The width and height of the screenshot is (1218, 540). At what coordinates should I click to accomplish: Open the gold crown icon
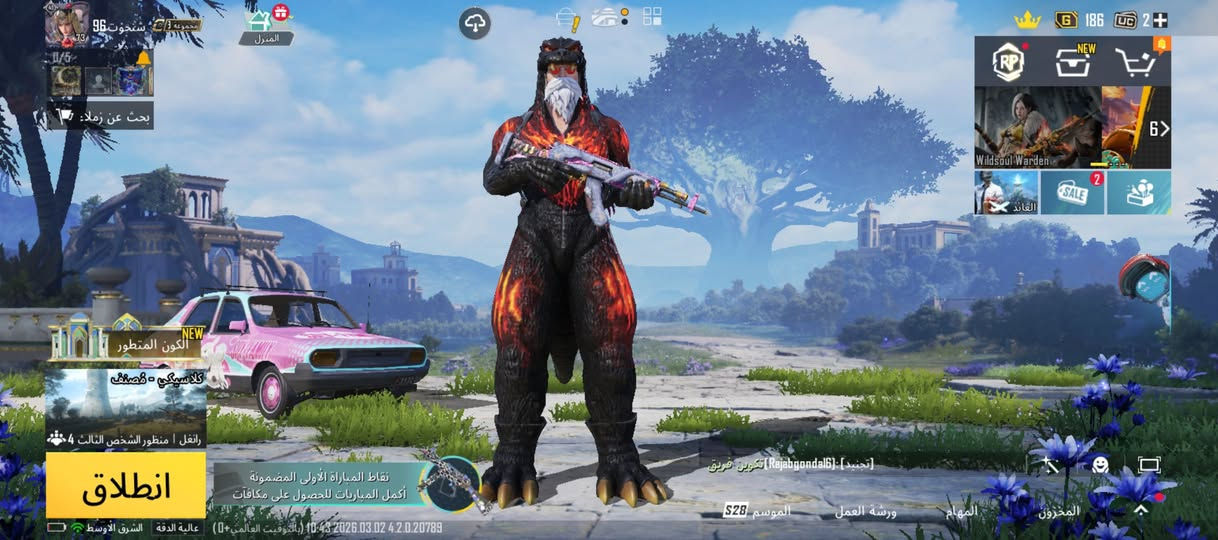click(x=1027, y=19)
